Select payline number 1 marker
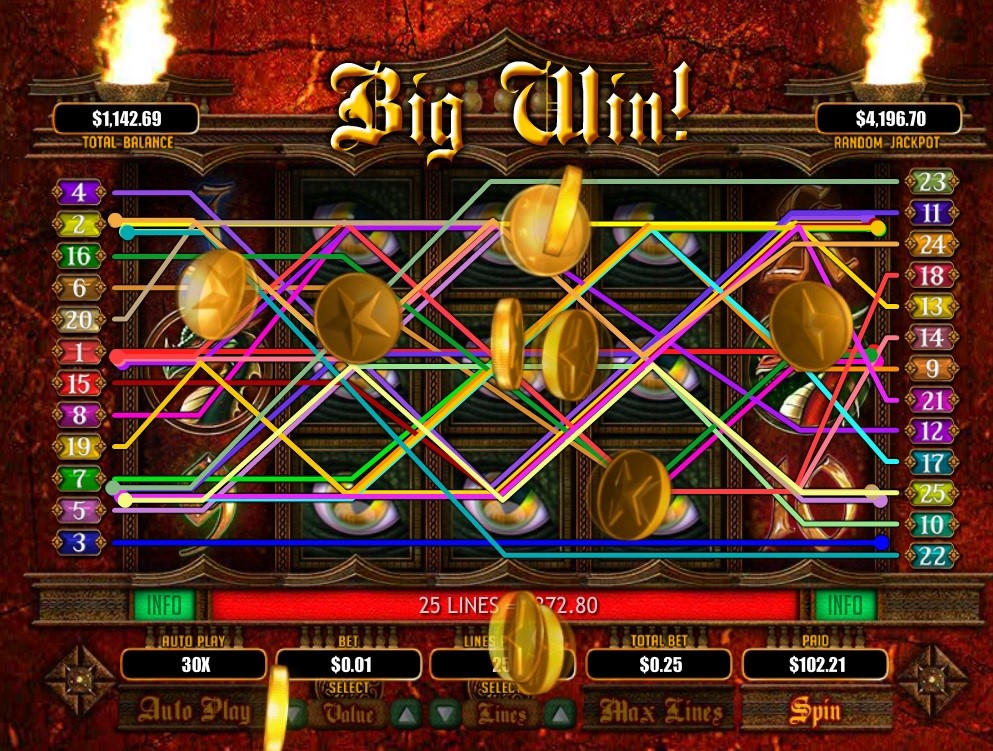The height and width of the screenshot is (751, 993). pos(80,352)
